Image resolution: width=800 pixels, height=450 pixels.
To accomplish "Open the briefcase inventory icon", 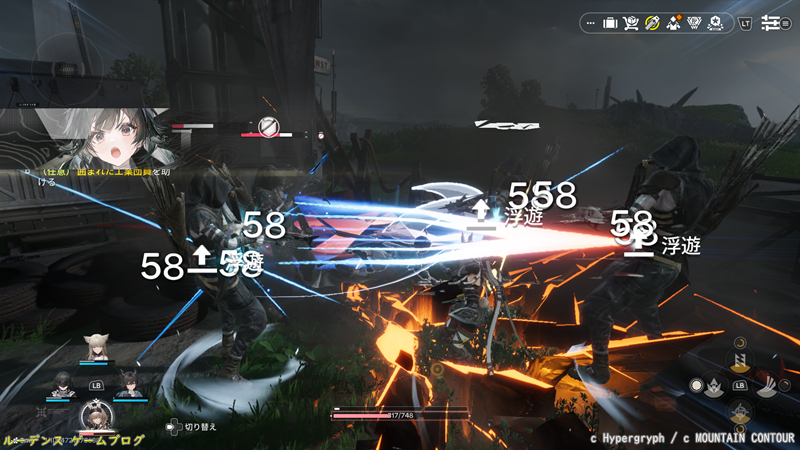I will click(x=610, y=22).
